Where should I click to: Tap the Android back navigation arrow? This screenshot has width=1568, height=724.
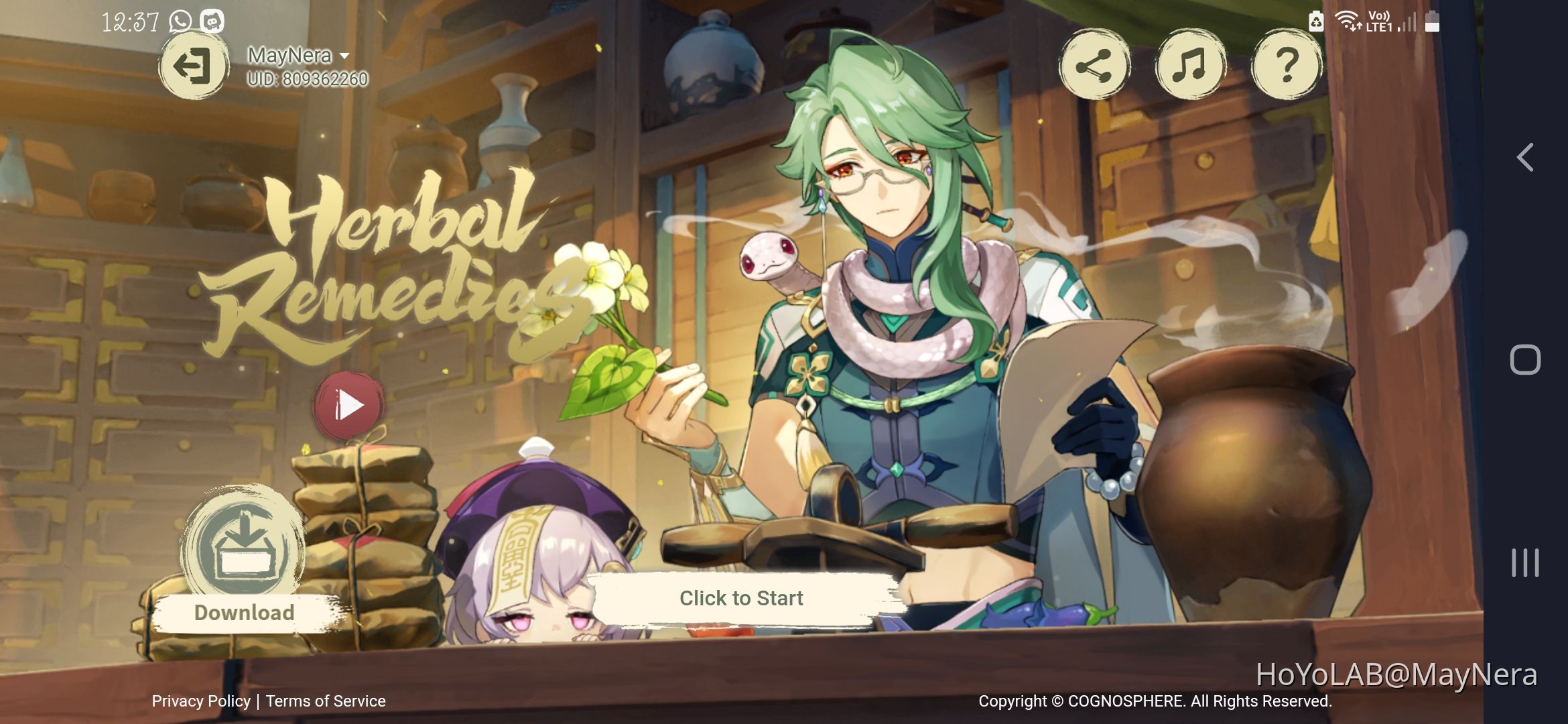tap(1525, 156)
